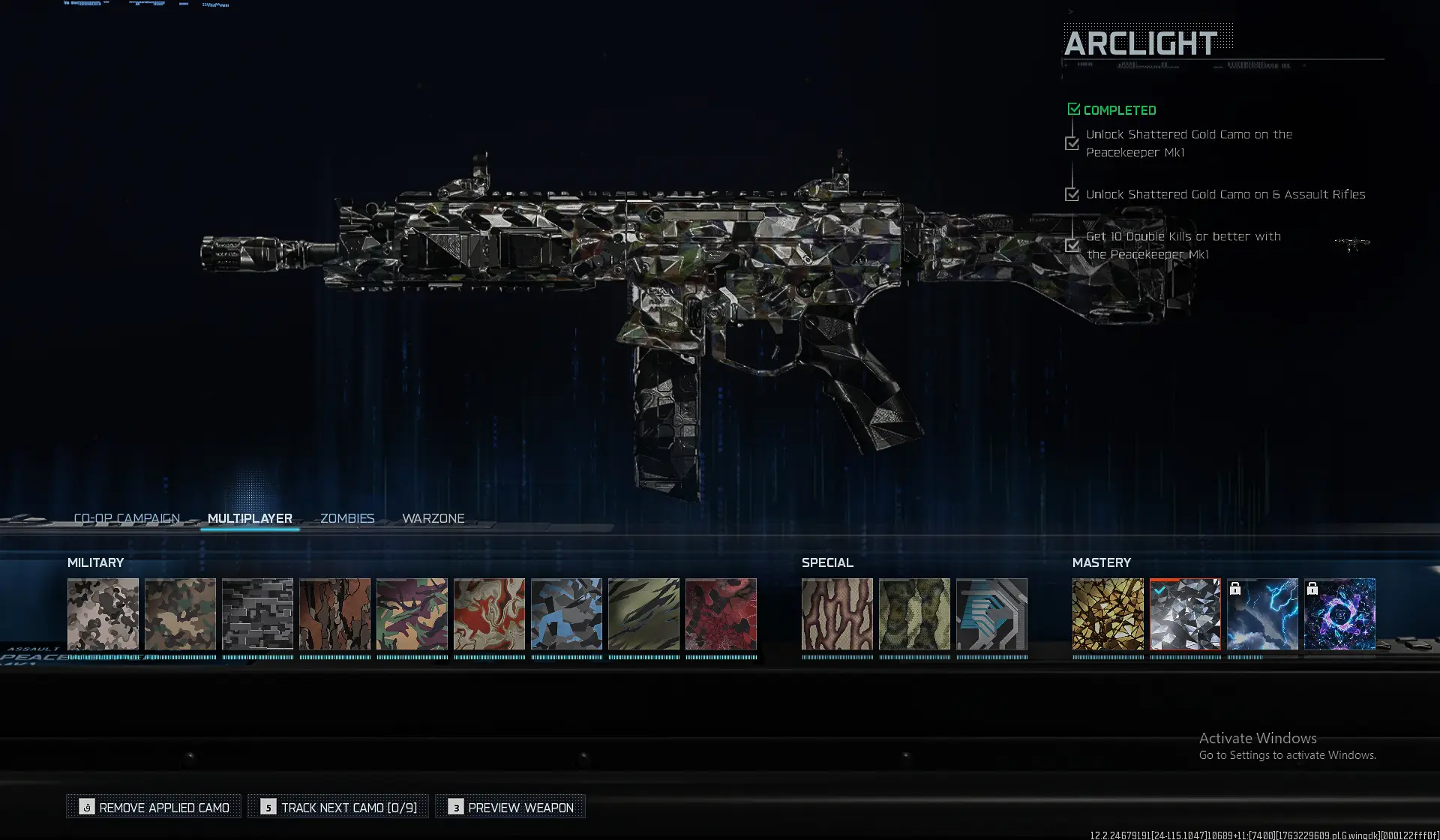Switch to the ZOMBIES tab

click(346, 517)
